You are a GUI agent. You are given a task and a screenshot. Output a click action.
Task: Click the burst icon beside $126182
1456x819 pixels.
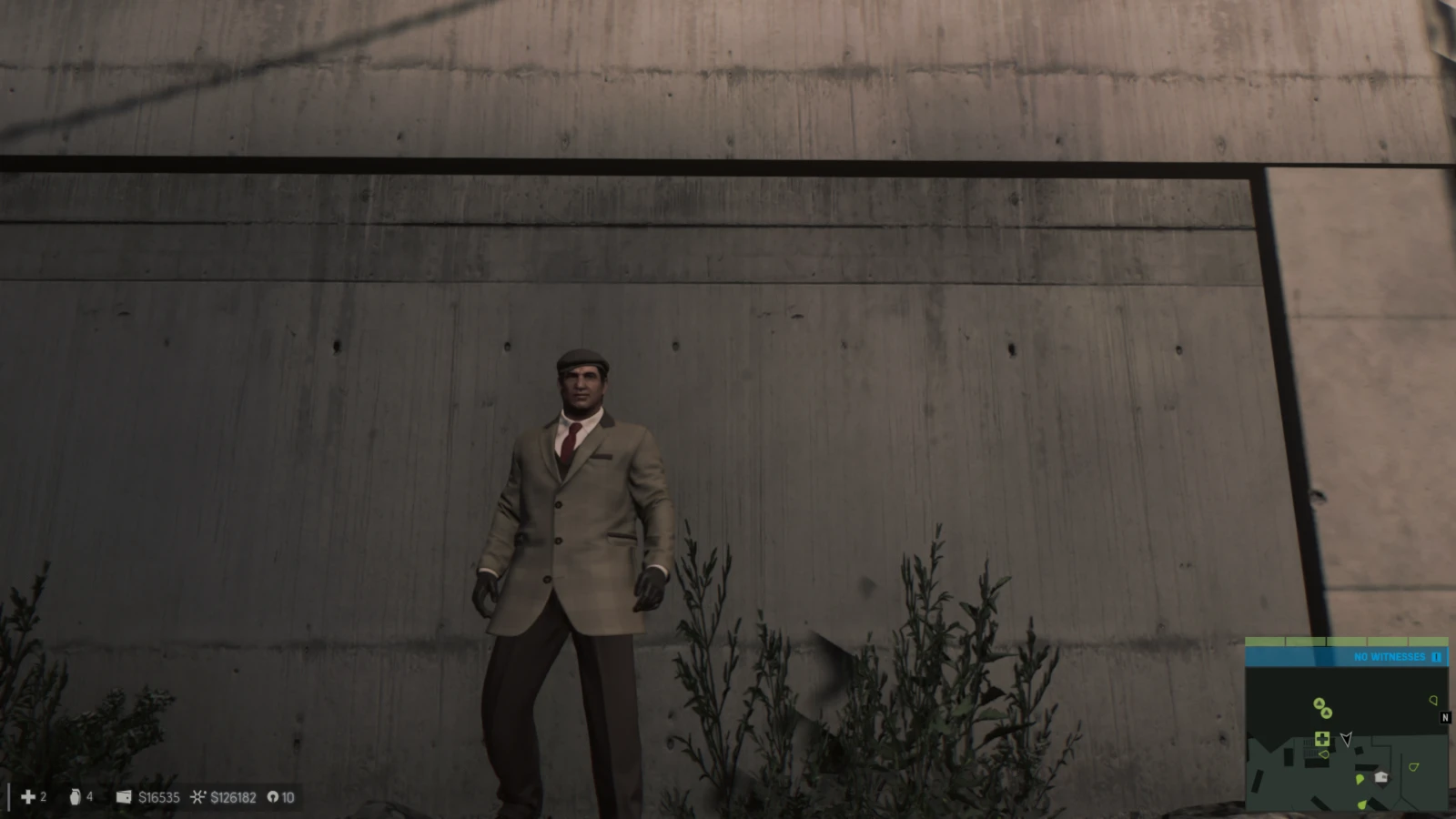pyautogui.click(x=198, y=797)
